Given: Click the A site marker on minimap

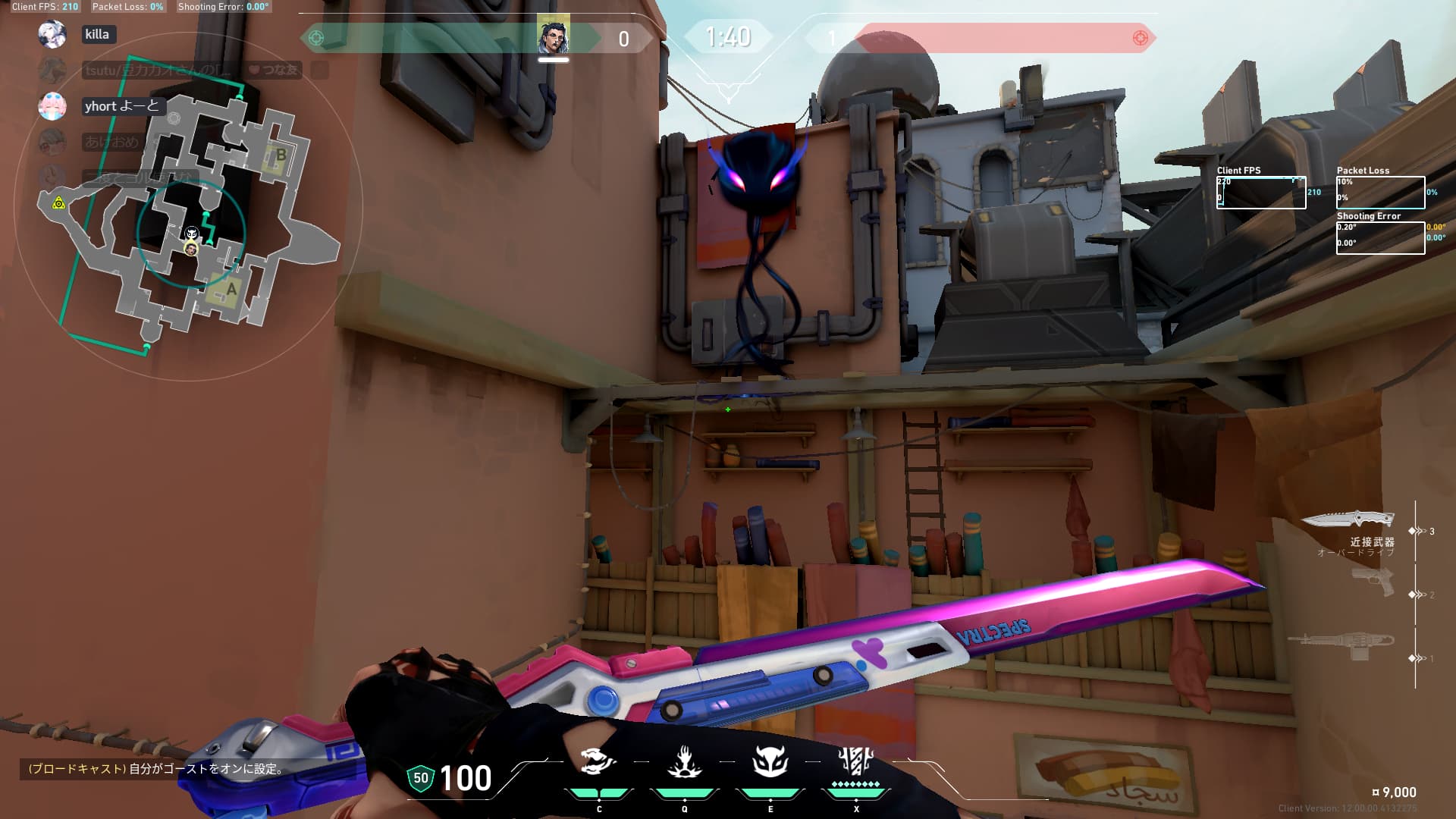Looking at the screenshot, I should tap(231, 289).
